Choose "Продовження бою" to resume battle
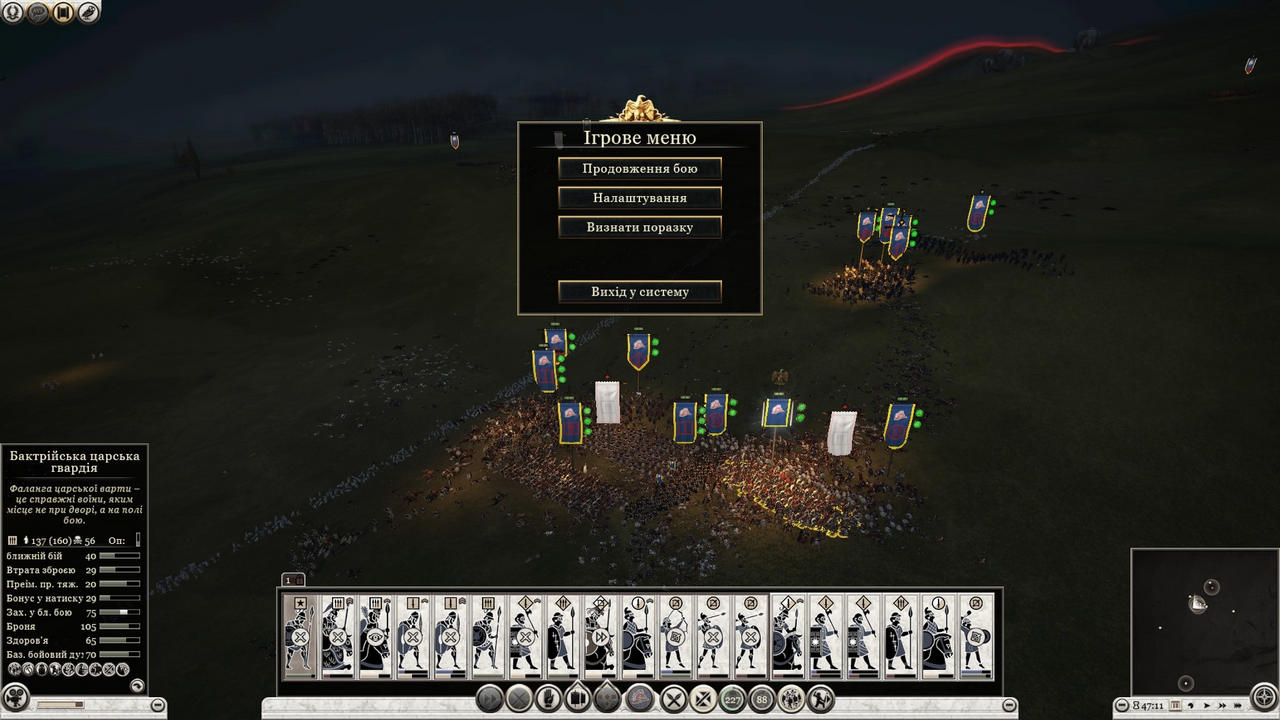1280x720 pixels. coord(640,169)
